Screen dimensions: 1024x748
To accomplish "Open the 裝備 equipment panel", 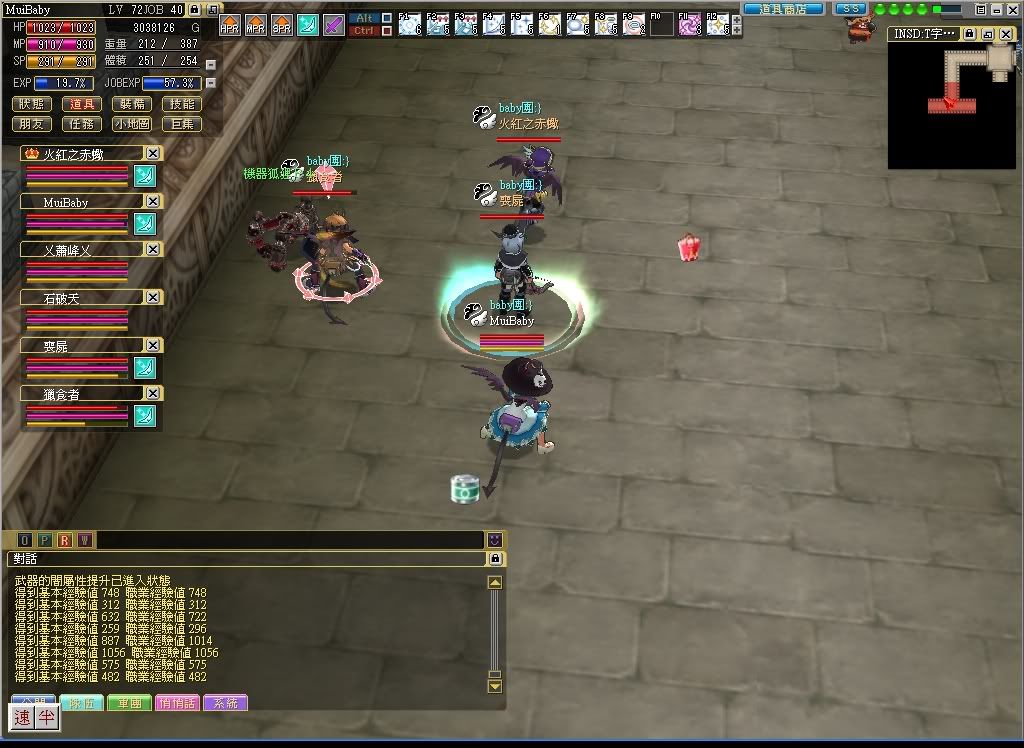I will point(132,104).
